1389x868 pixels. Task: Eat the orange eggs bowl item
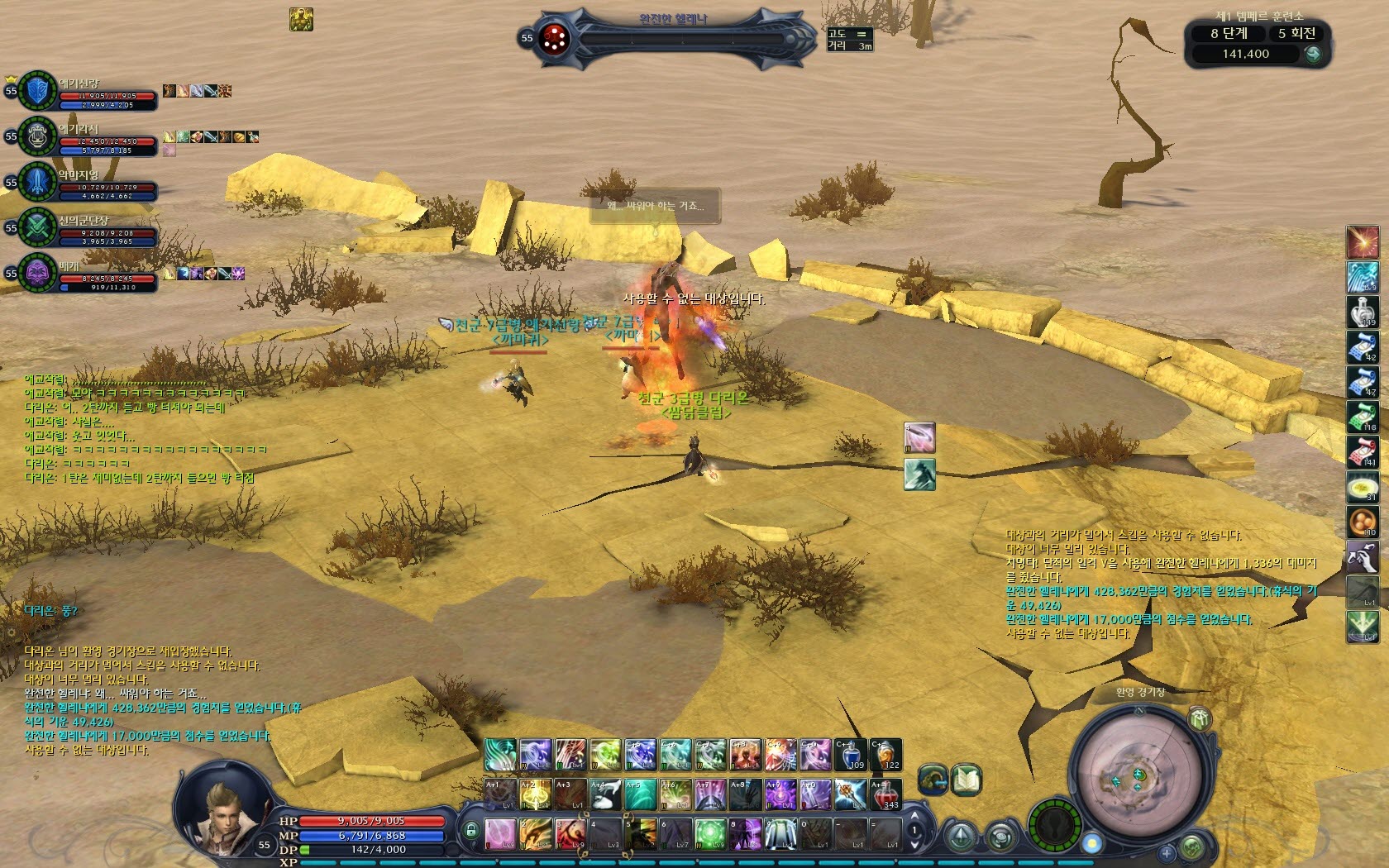[x=1362, y=522]
